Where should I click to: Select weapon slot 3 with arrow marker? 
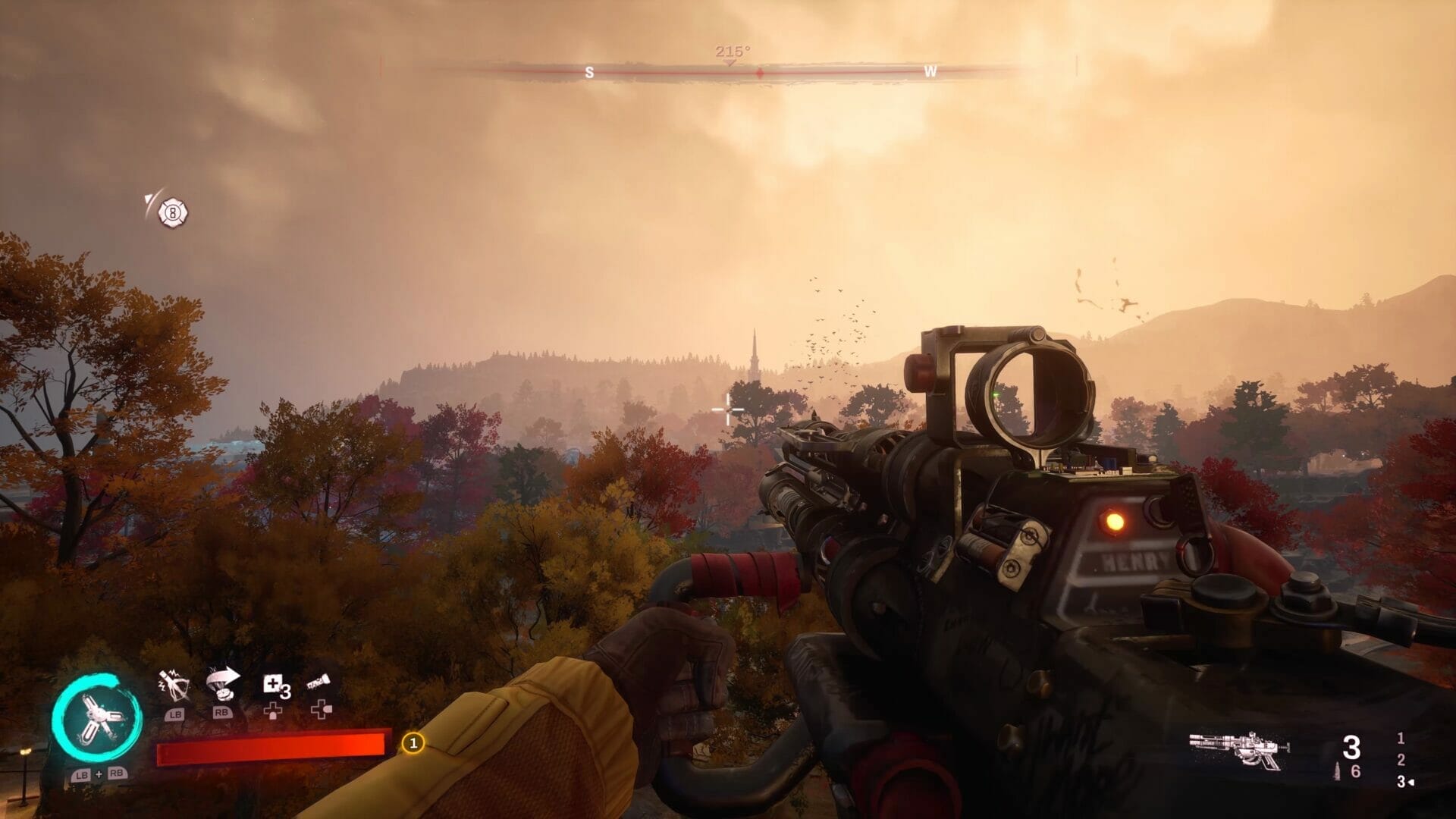tap(1403, 782)
